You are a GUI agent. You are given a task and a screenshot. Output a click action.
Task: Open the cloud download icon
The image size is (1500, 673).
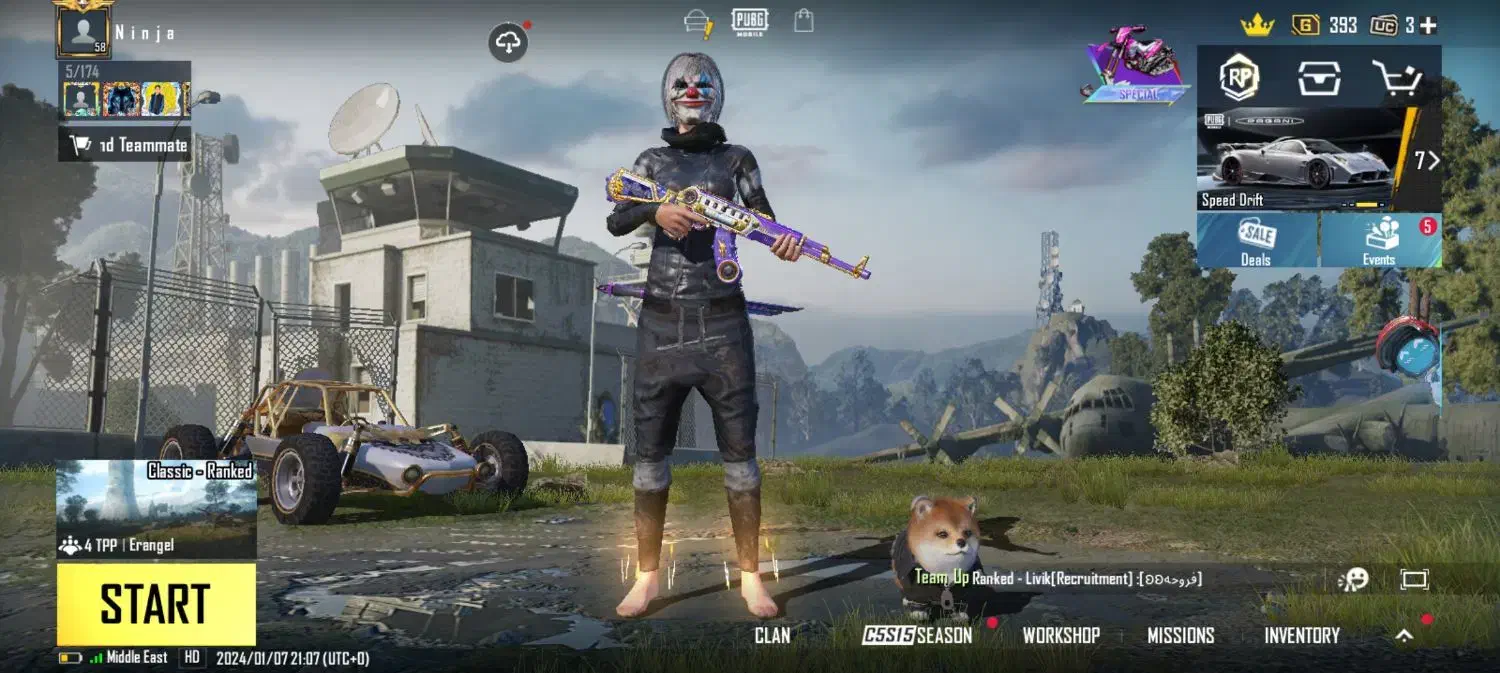(x=509, y=42)
